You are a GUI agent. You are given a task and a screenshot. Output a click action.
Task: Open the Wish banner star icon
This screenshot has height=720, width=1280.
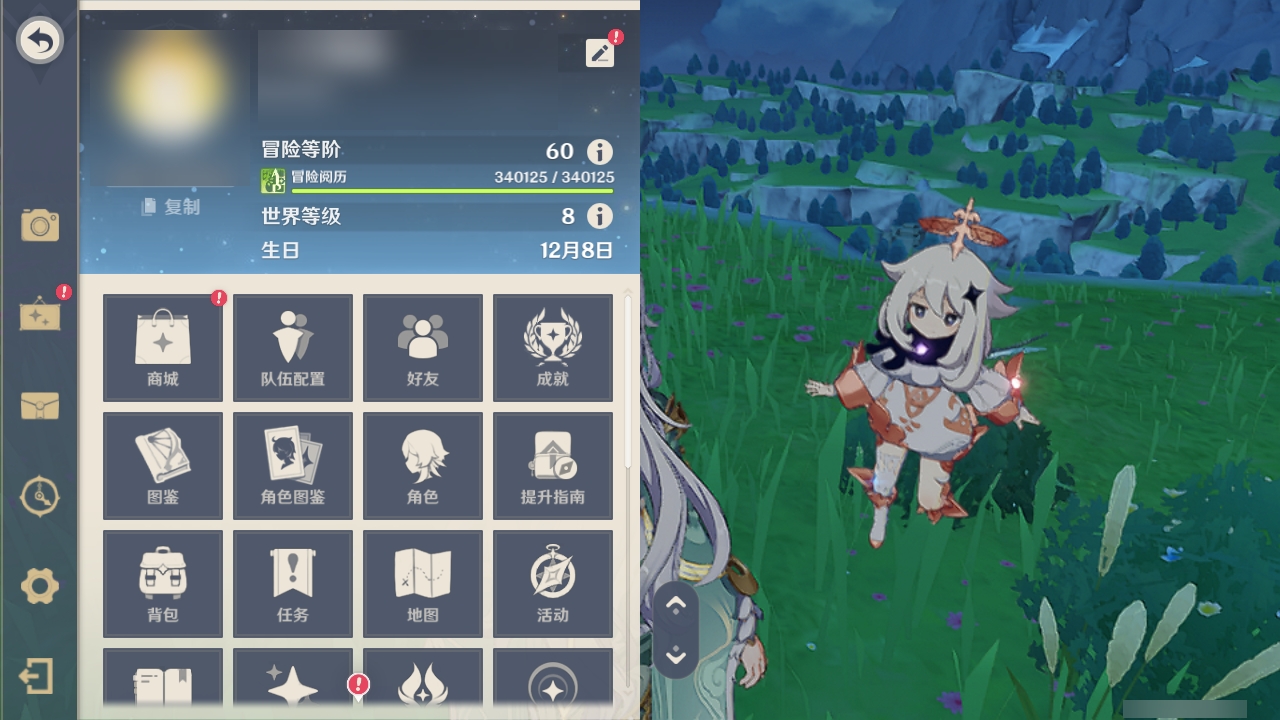point(292,690)
